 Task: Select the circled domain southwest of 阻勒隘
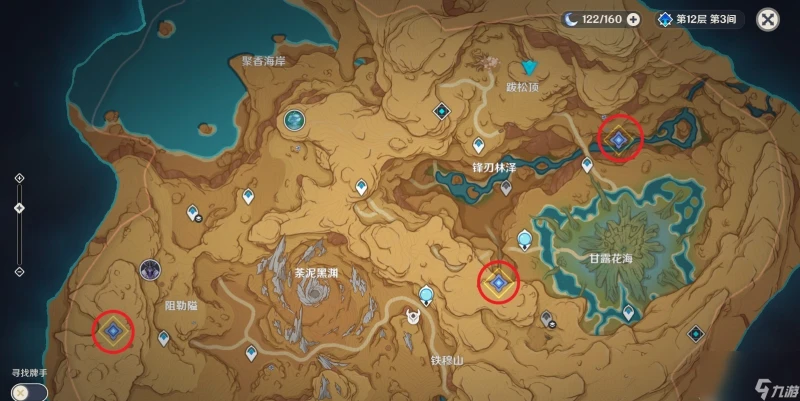[x=114, y=329]
